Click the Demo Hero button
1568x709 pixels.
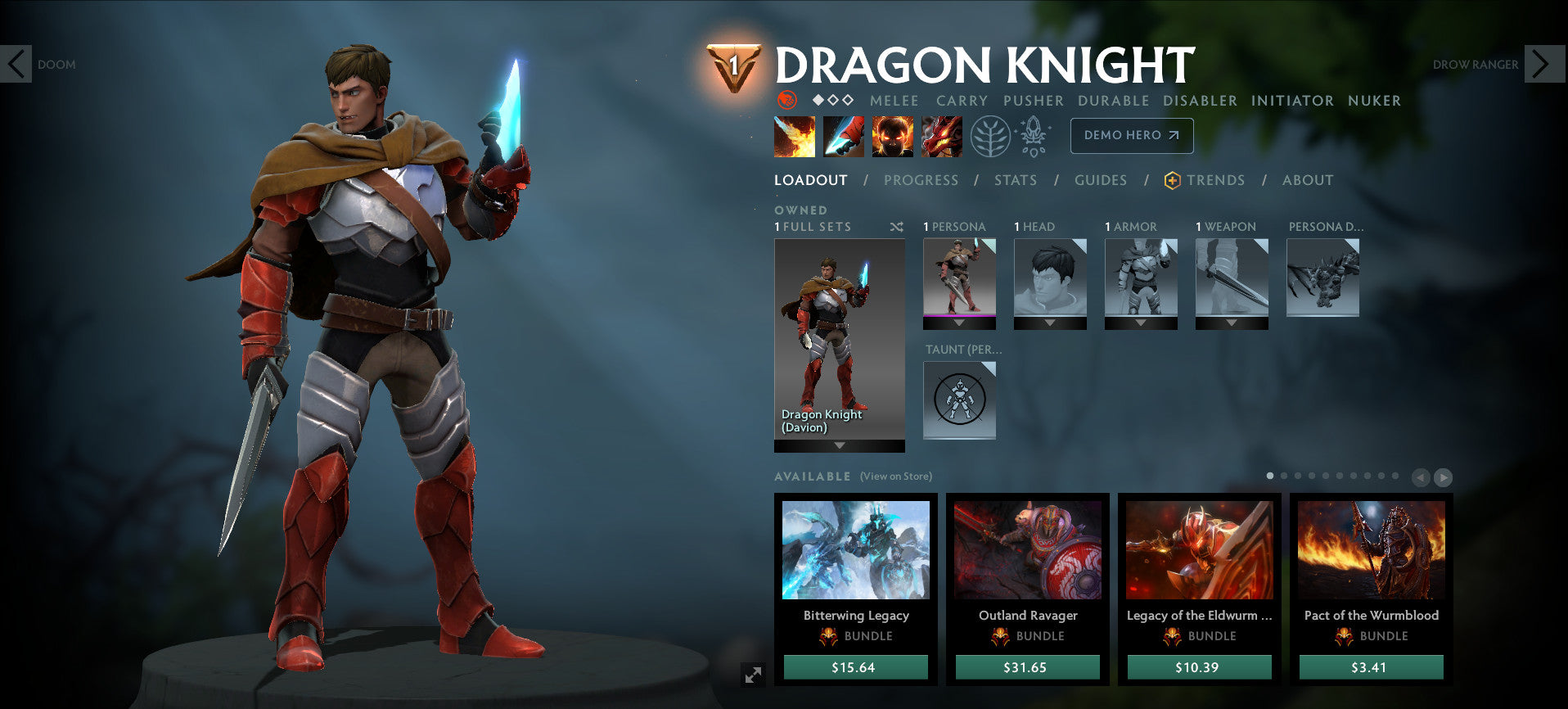(1132, 136)
